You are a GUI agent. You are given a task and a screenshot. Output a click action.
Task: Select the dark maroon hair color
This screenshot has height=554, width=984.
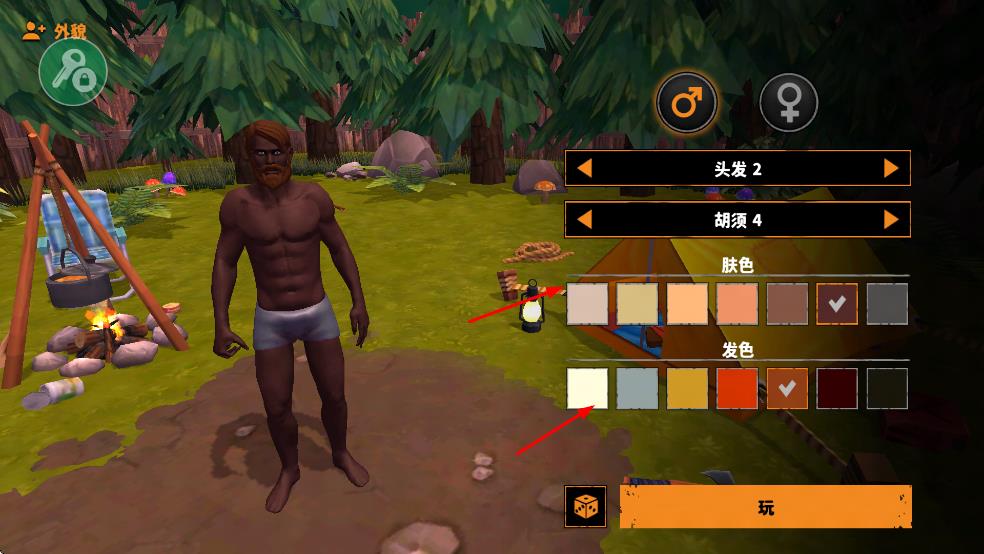click(837, 388)
